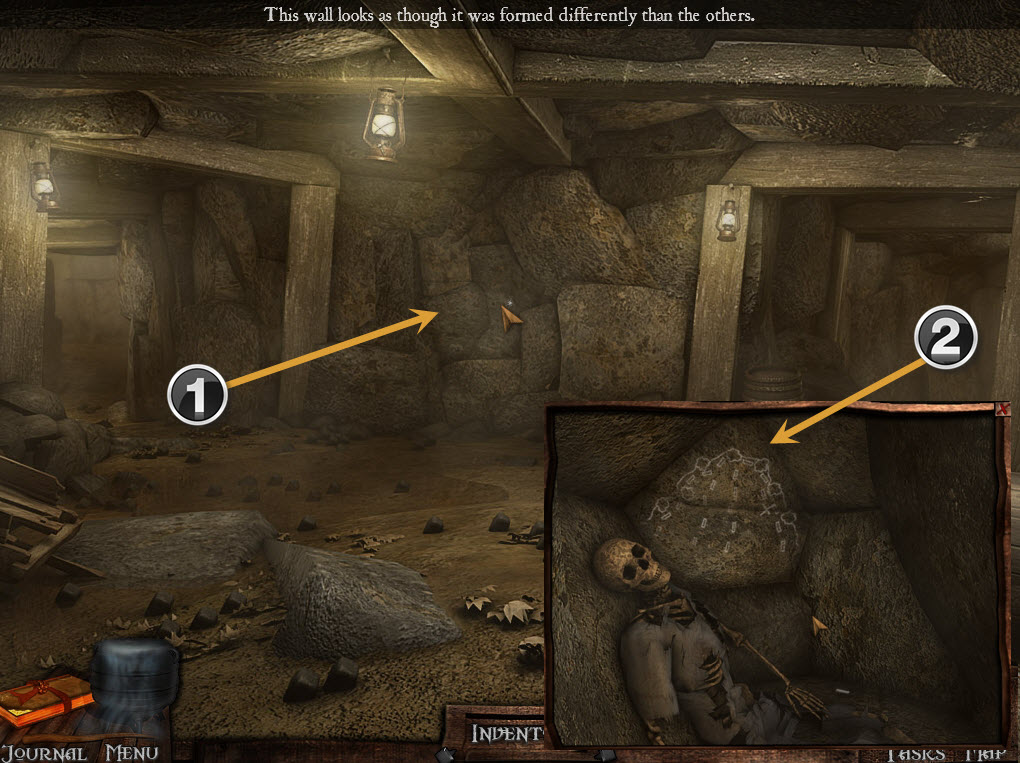Open the Journal

tap(43, 752)
